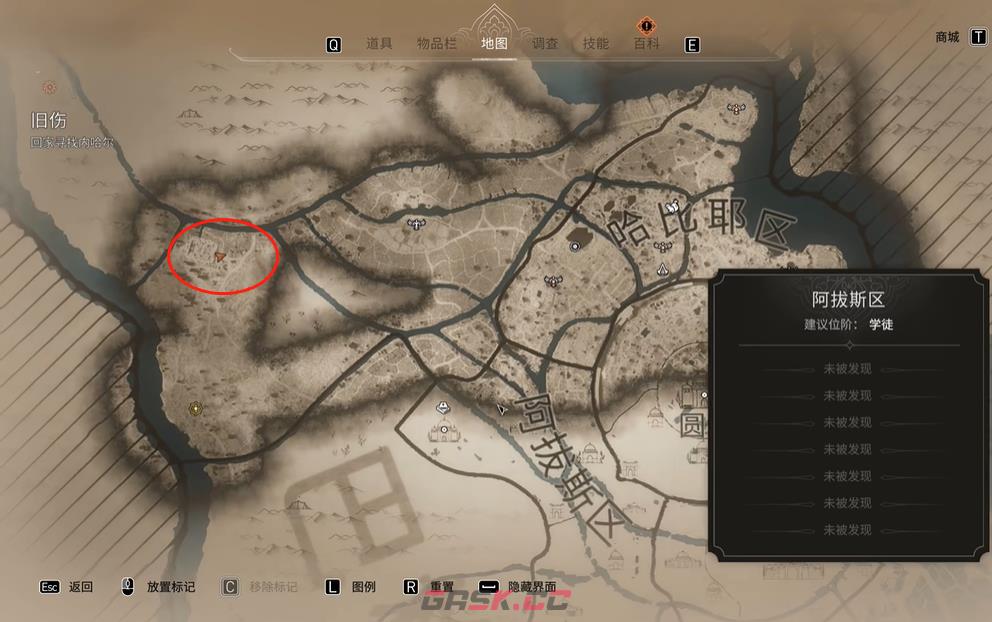Image resolution: width=992 pixels, height=622 pixels.
Task: Click the 阿拔斯区 district info panel title
Action: point(848,299)
